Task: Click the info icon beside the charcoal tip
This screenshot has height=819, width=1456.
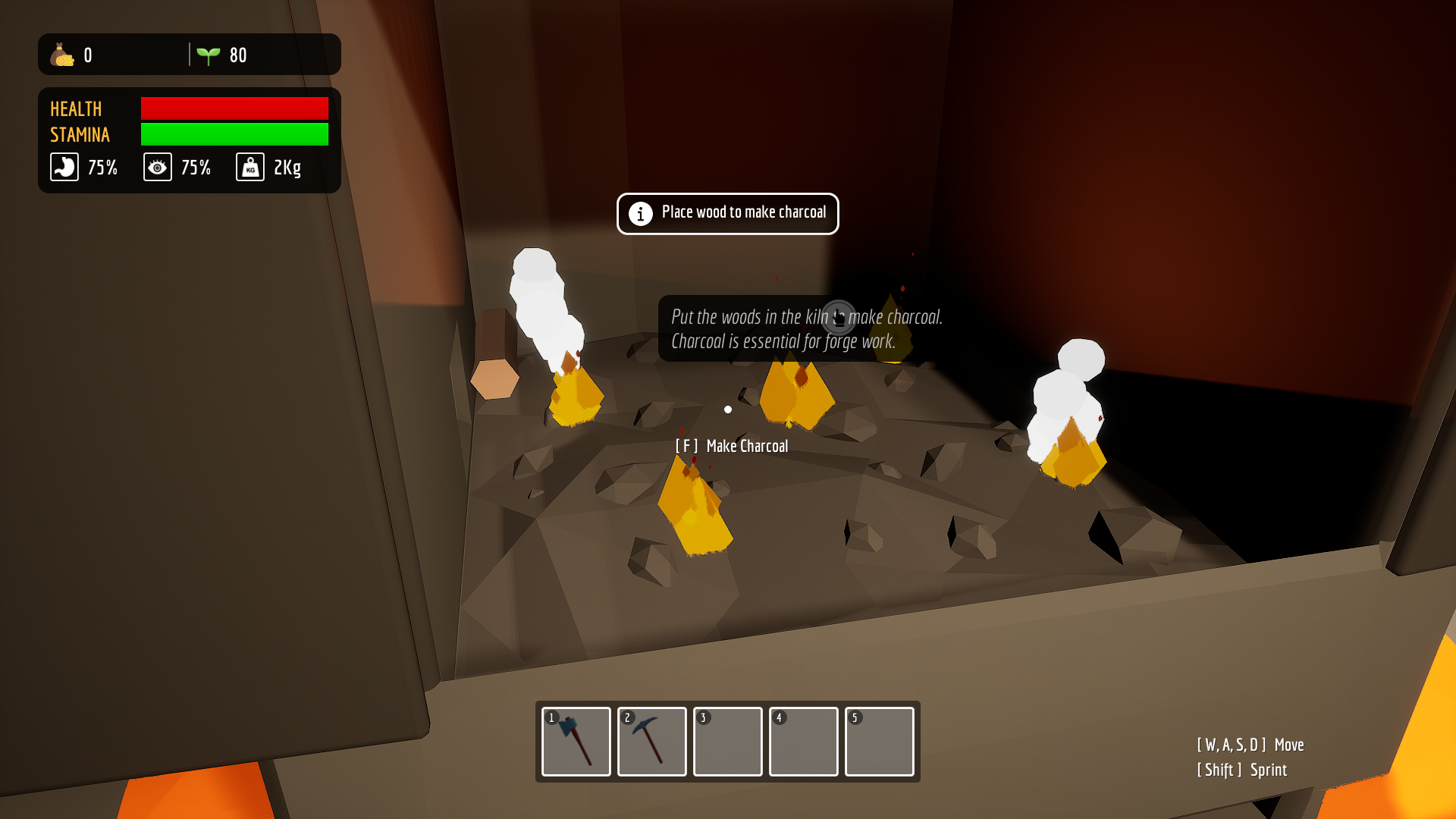Action: pos(641,214)
